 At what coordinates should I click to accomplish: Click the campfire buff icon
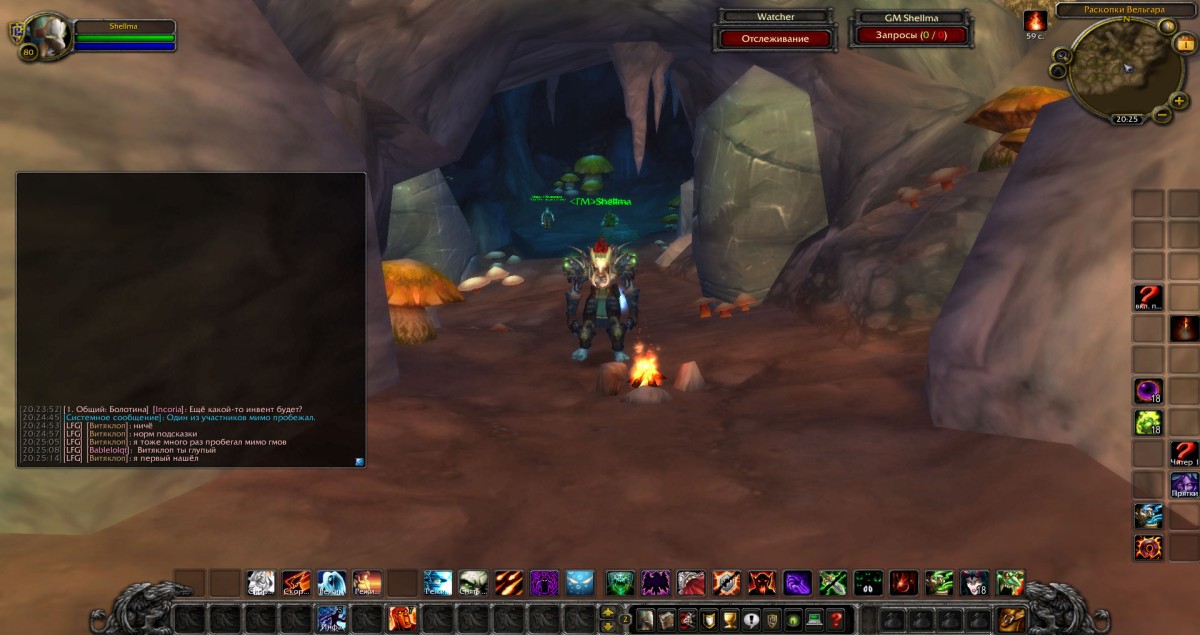pyautogui.click(x=1035, y=21)
